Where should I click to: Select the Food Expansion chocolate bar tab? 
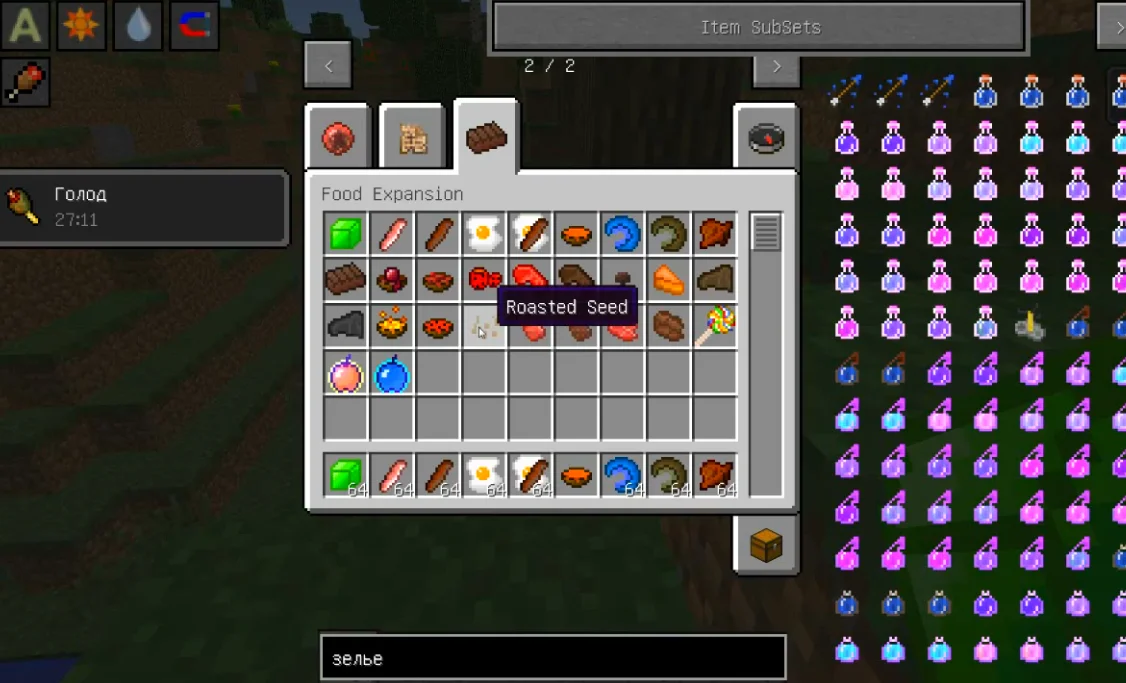click(x=486, y=137)
